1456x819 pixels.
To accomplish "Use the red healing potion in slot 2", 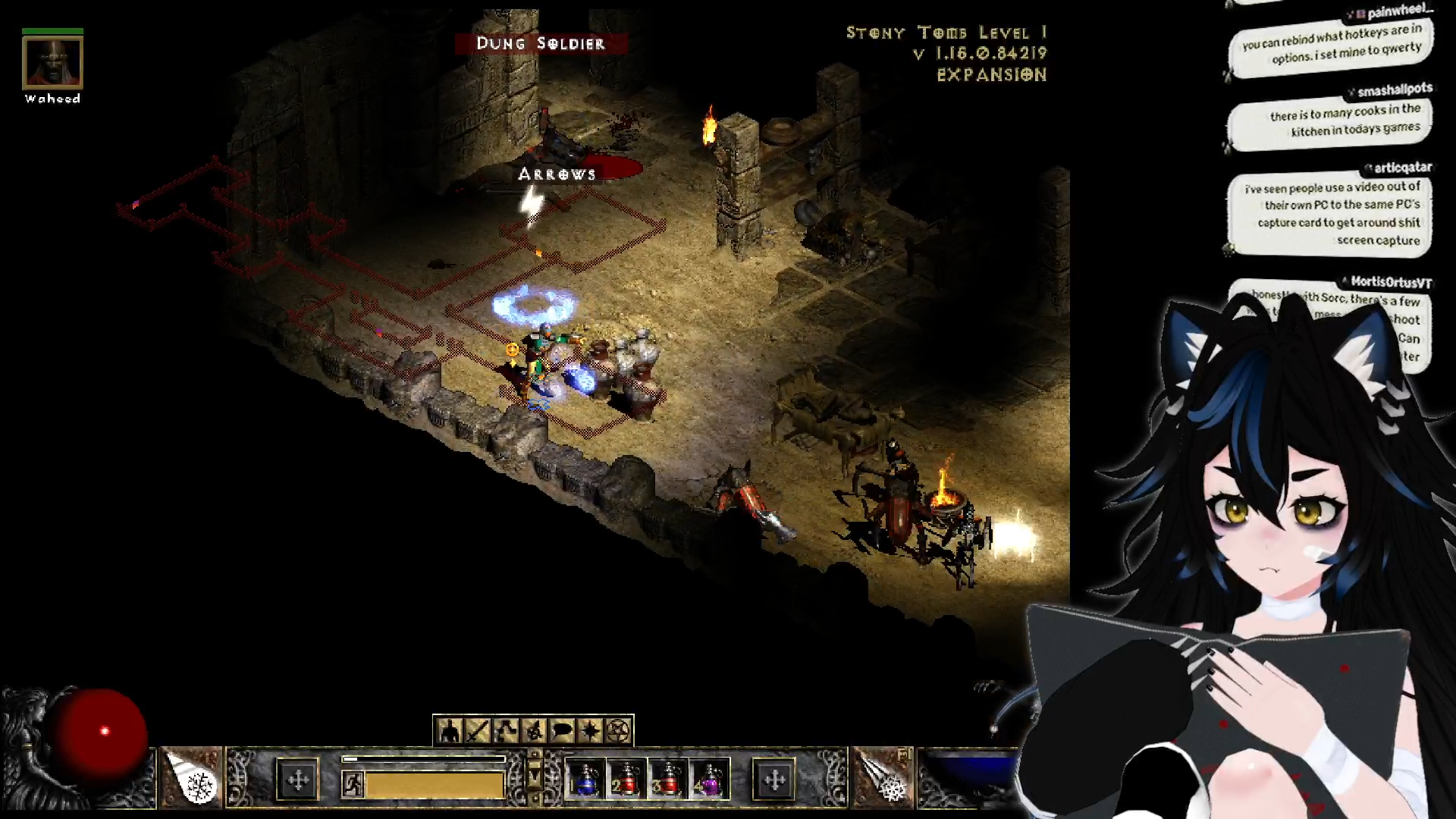I will click(x=625, y=780).
